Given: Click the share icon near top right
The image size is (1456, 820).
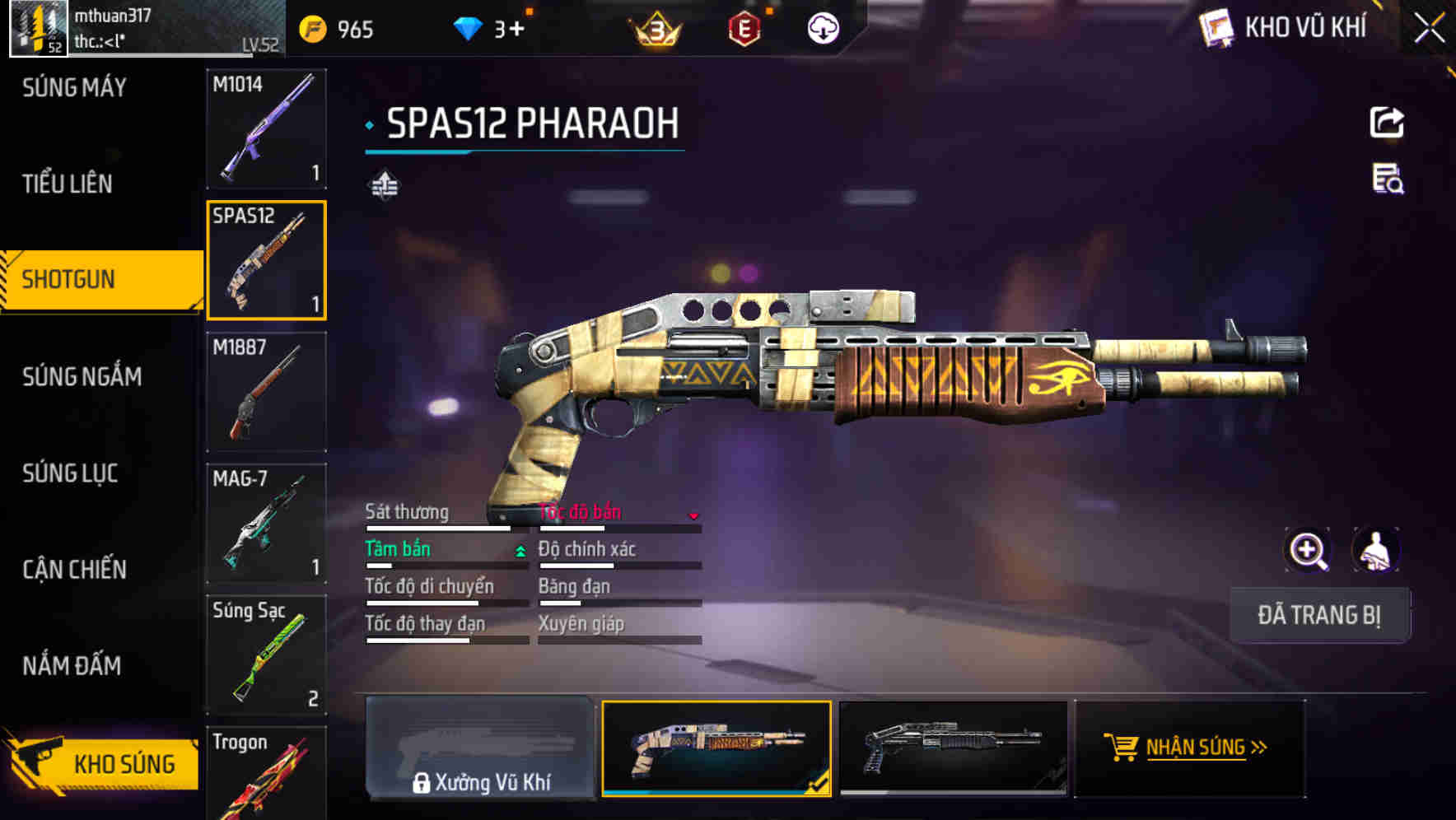Looking at the screenshot, I should pyautogui.click(x=1387, y=122).
